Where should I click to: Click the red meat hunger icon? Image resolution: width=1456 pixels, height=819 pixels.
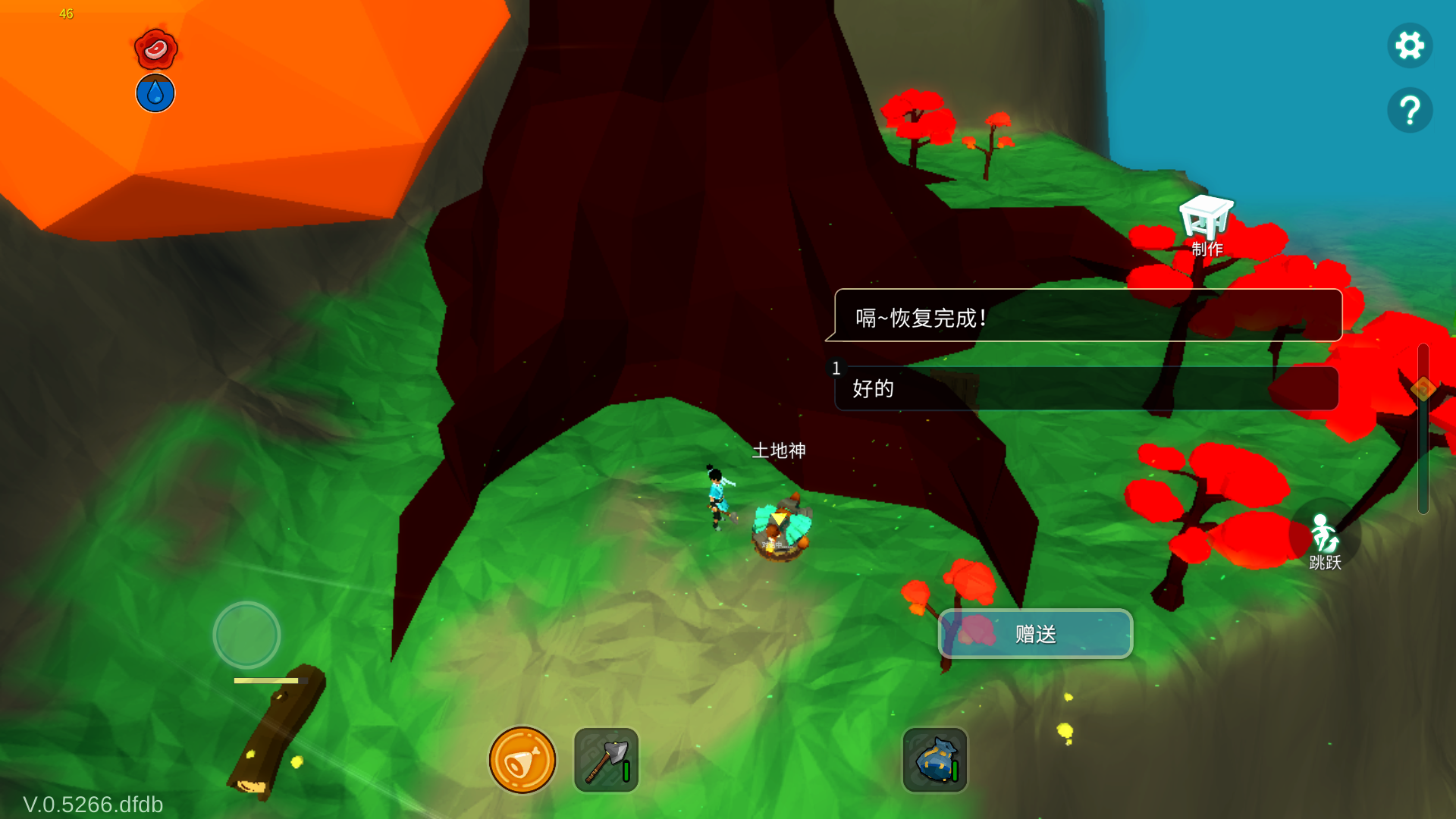(155, 49)
